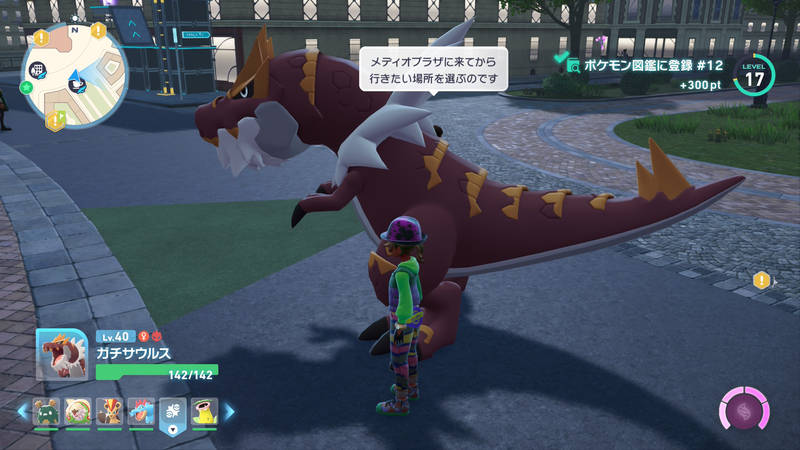Select the green star marker on minimap

(x=26, y=88)
